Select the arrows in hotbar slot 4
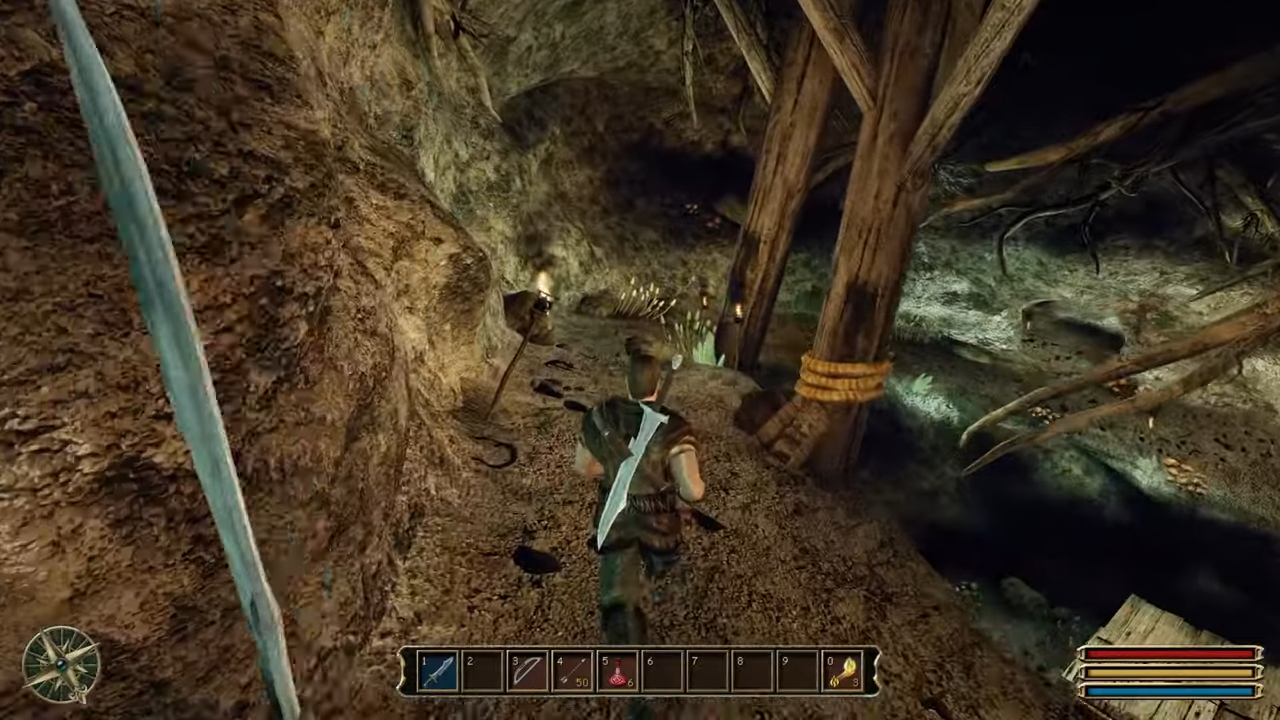The width and height of the screenshot is (1280, 720). (x=572, y=670)
